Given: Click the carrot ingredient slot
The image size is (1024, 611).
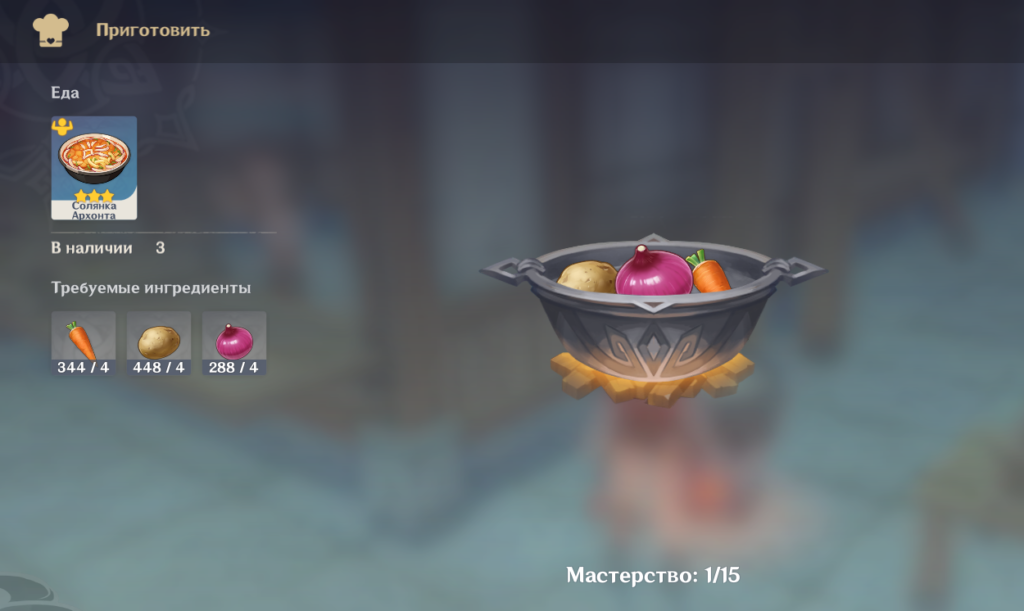Looking at the screenshot, I should click(84, 342).
